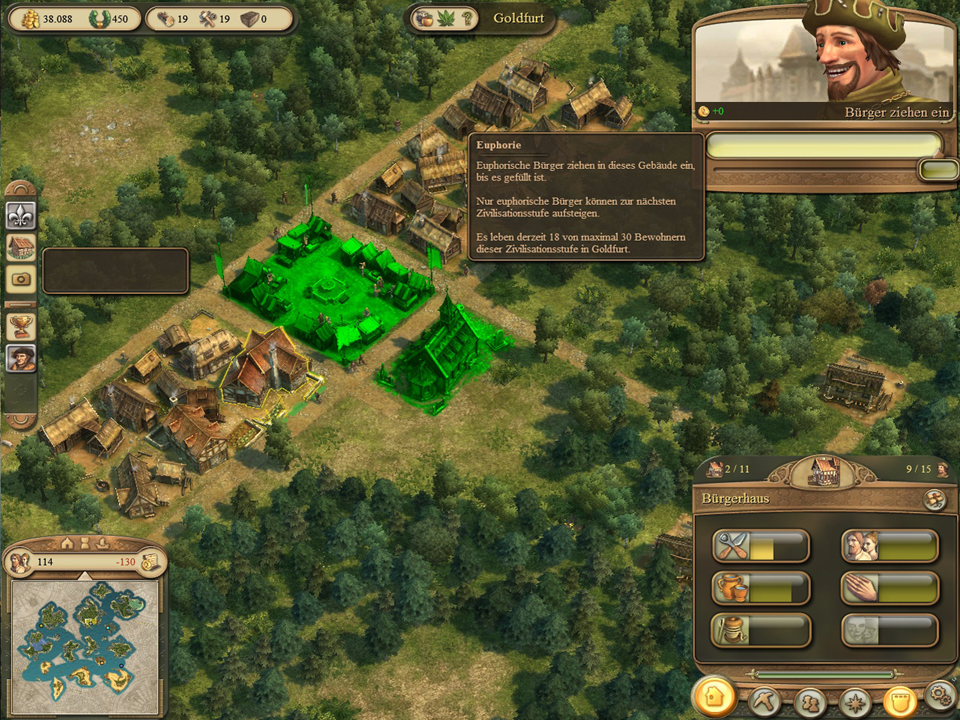The width and height of the screenshot is (960, 720).
Task: Open the gear options menu
Action: [940, 695]
